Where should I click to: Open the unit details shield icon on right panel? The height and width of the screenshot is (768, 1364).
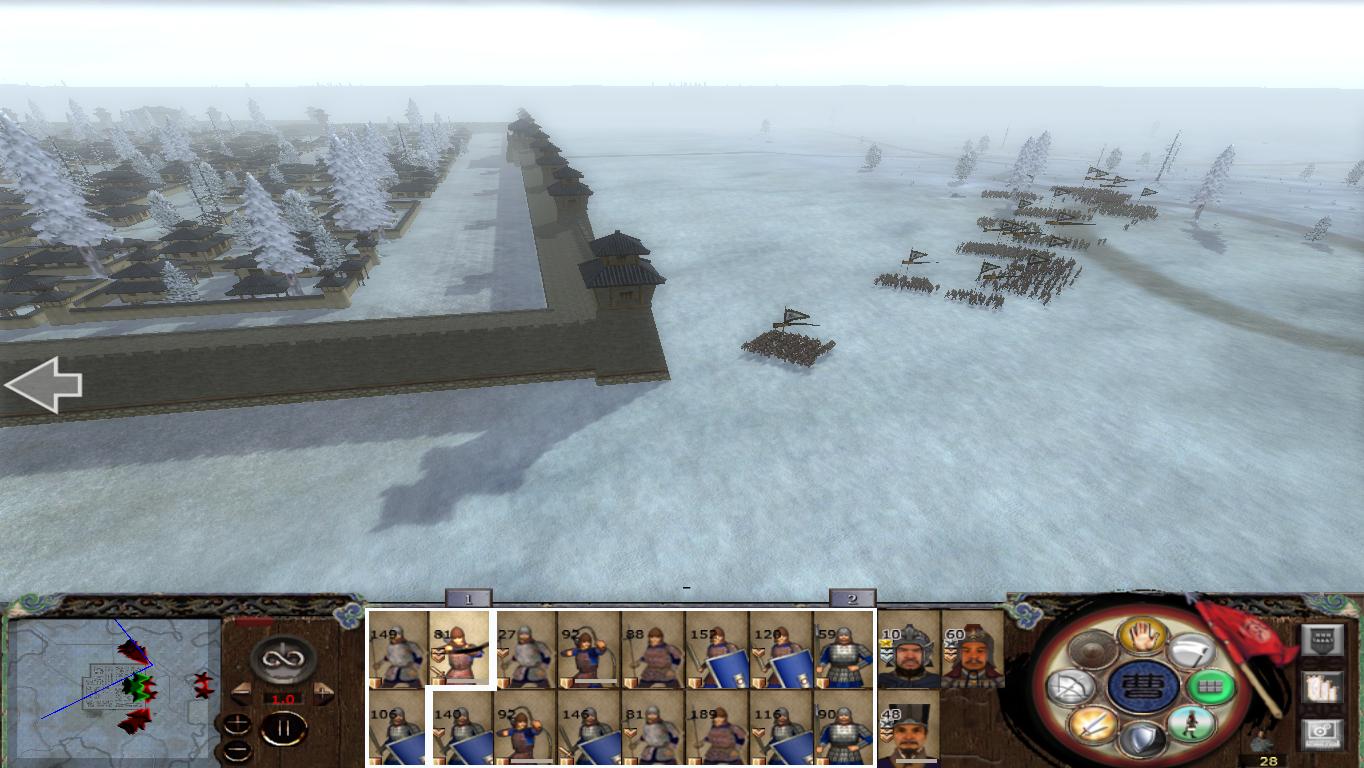(1323, 640)
